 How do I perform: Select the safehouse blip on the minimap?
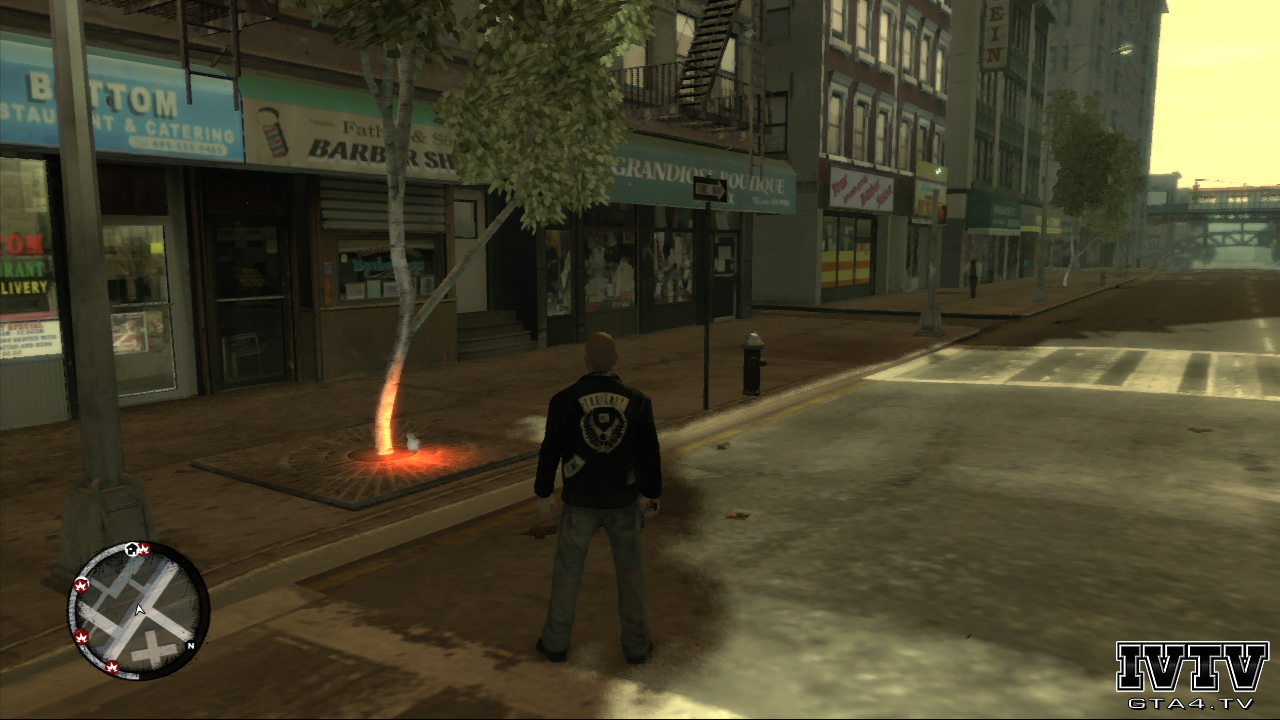tap(131, 548)
